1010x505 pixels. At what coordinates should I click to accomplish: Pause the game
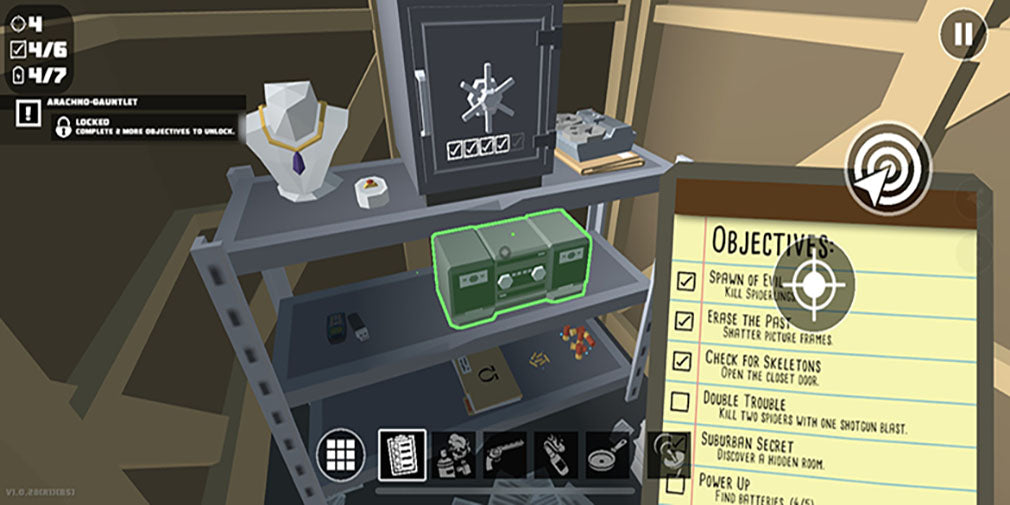[962, 36]
